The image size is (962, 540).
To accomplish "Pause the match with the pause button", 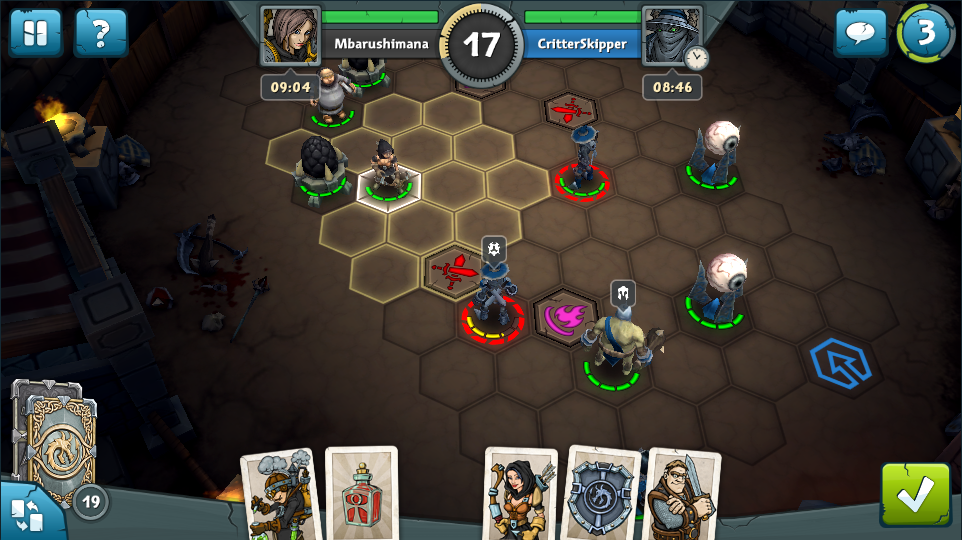I will pyautogui.click(x=29, y=33).
